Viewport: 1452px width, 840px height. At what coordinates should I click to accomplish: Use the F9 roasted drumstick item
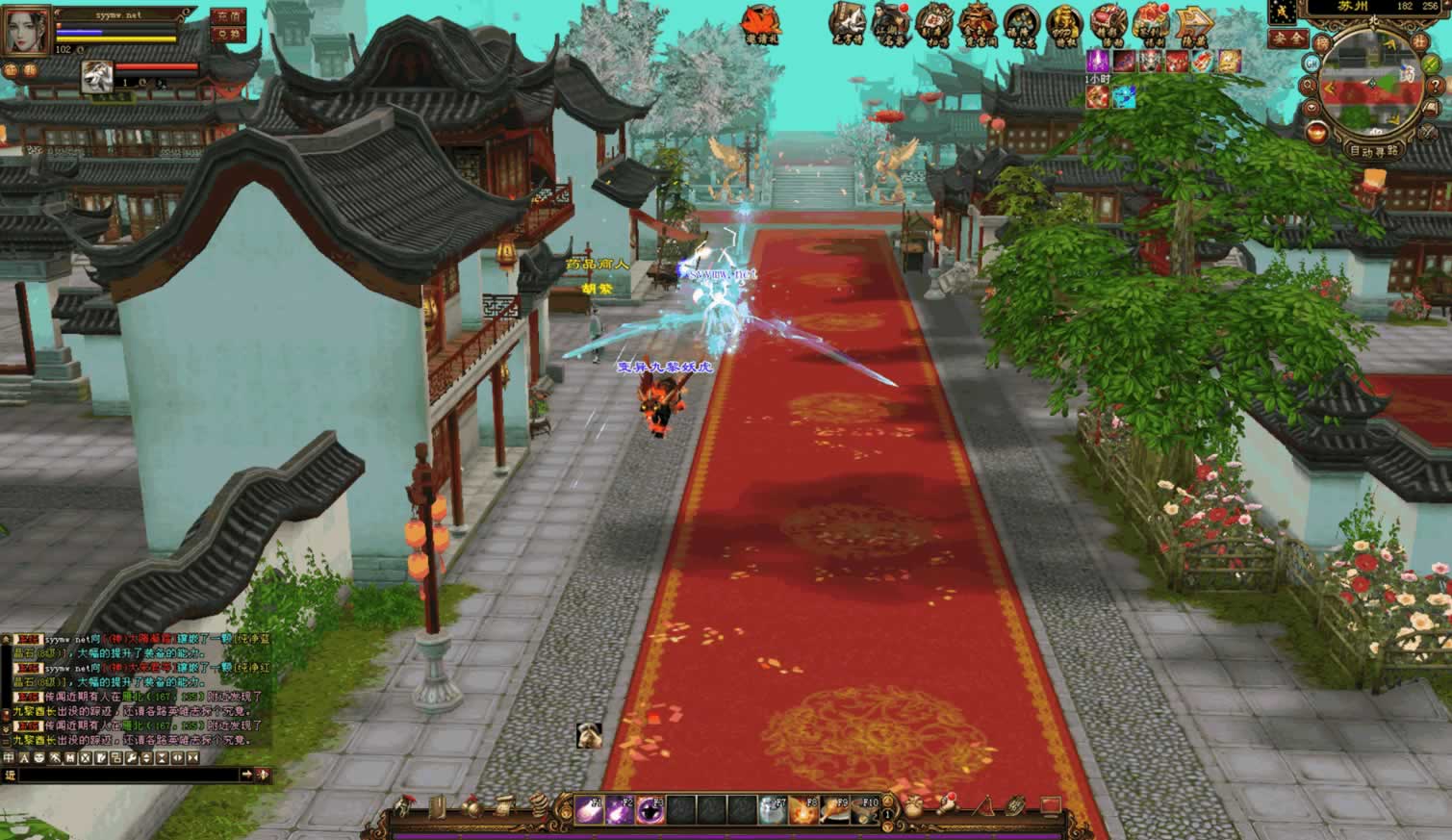(835, 811)
